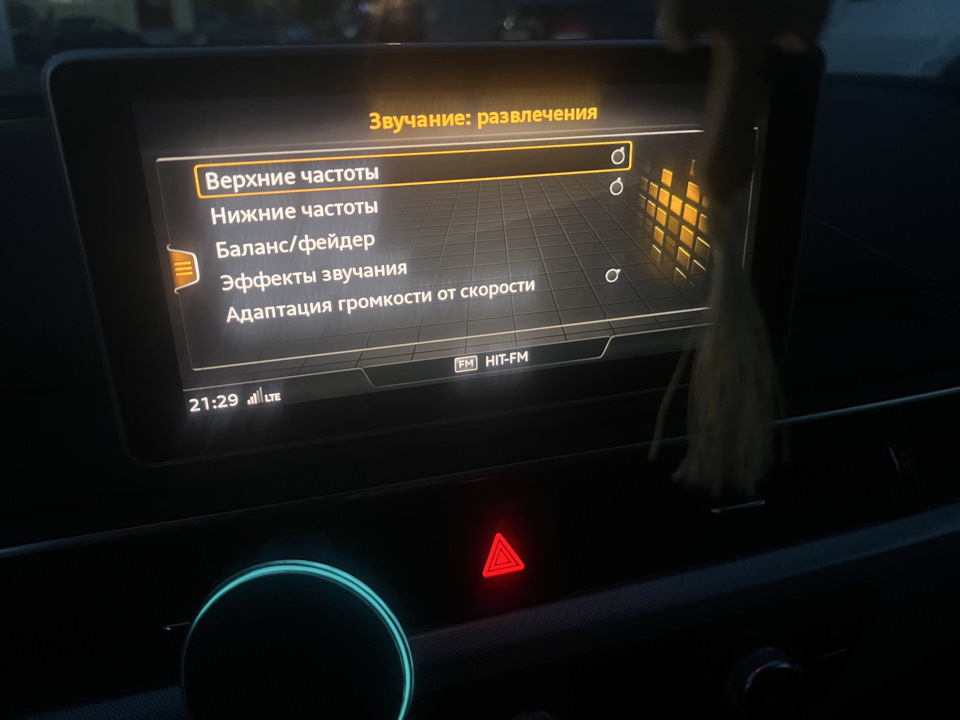
Task: Open Нижние частоты setting
Action: (x=294, y=210)
